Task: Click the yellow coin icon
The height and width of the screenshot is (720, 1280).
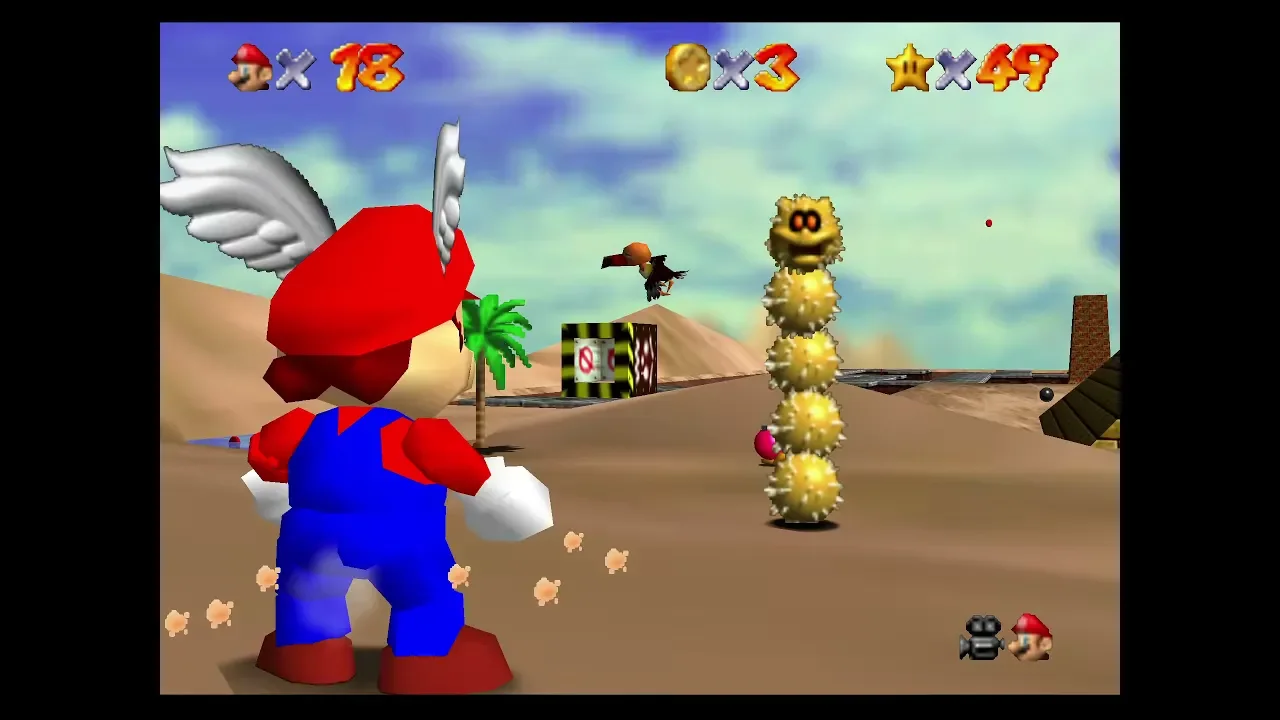Action: click(x=688, y=68)
